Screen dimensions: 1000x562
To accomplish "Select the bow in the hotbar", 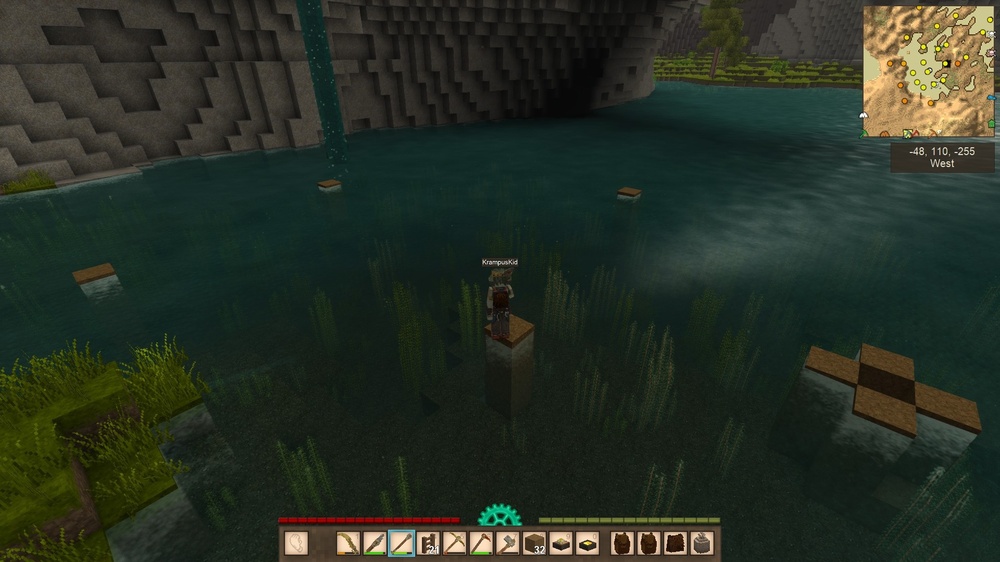I will (348, 544).
